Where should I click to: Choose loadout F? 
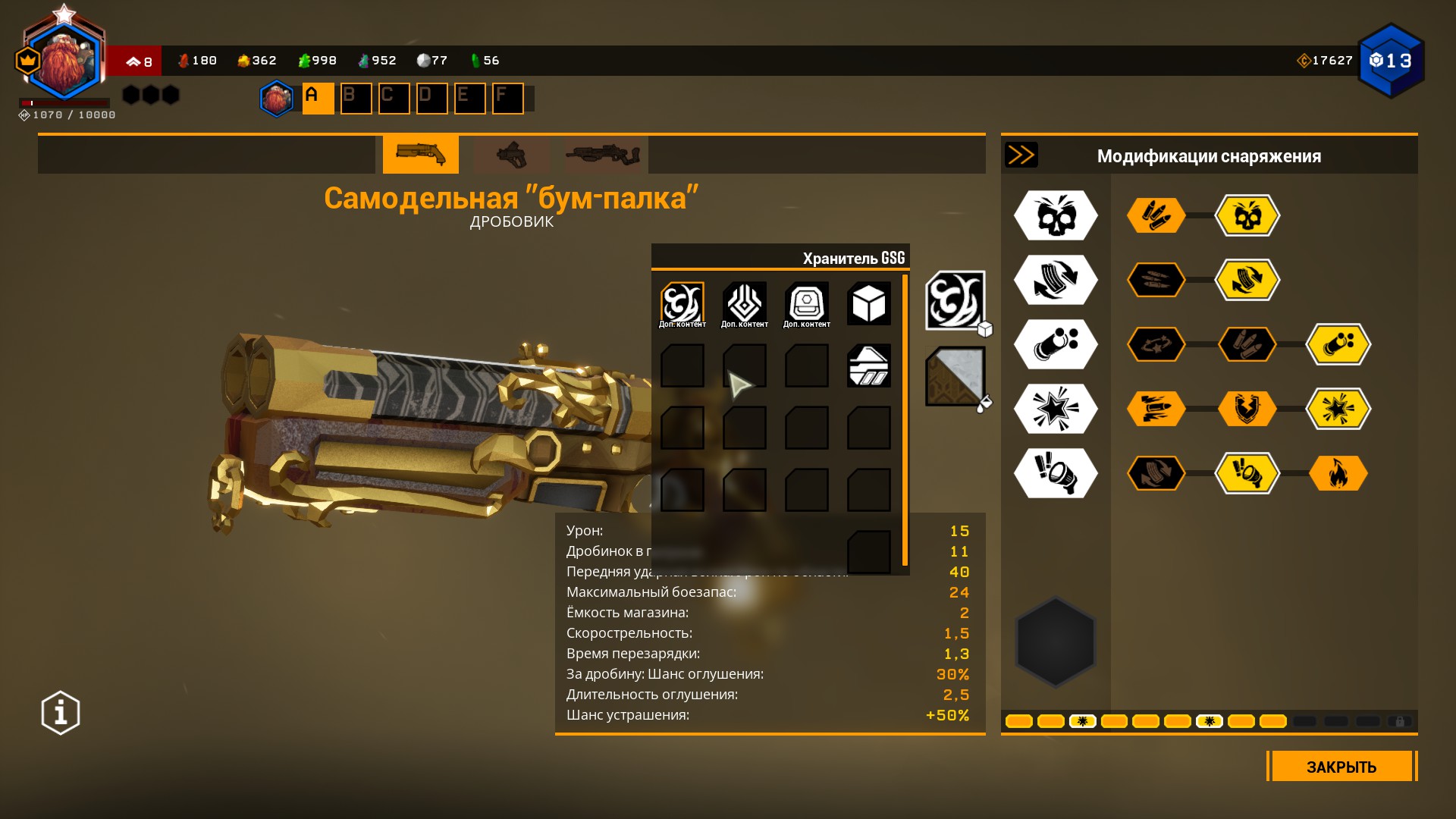coord(507,99)
